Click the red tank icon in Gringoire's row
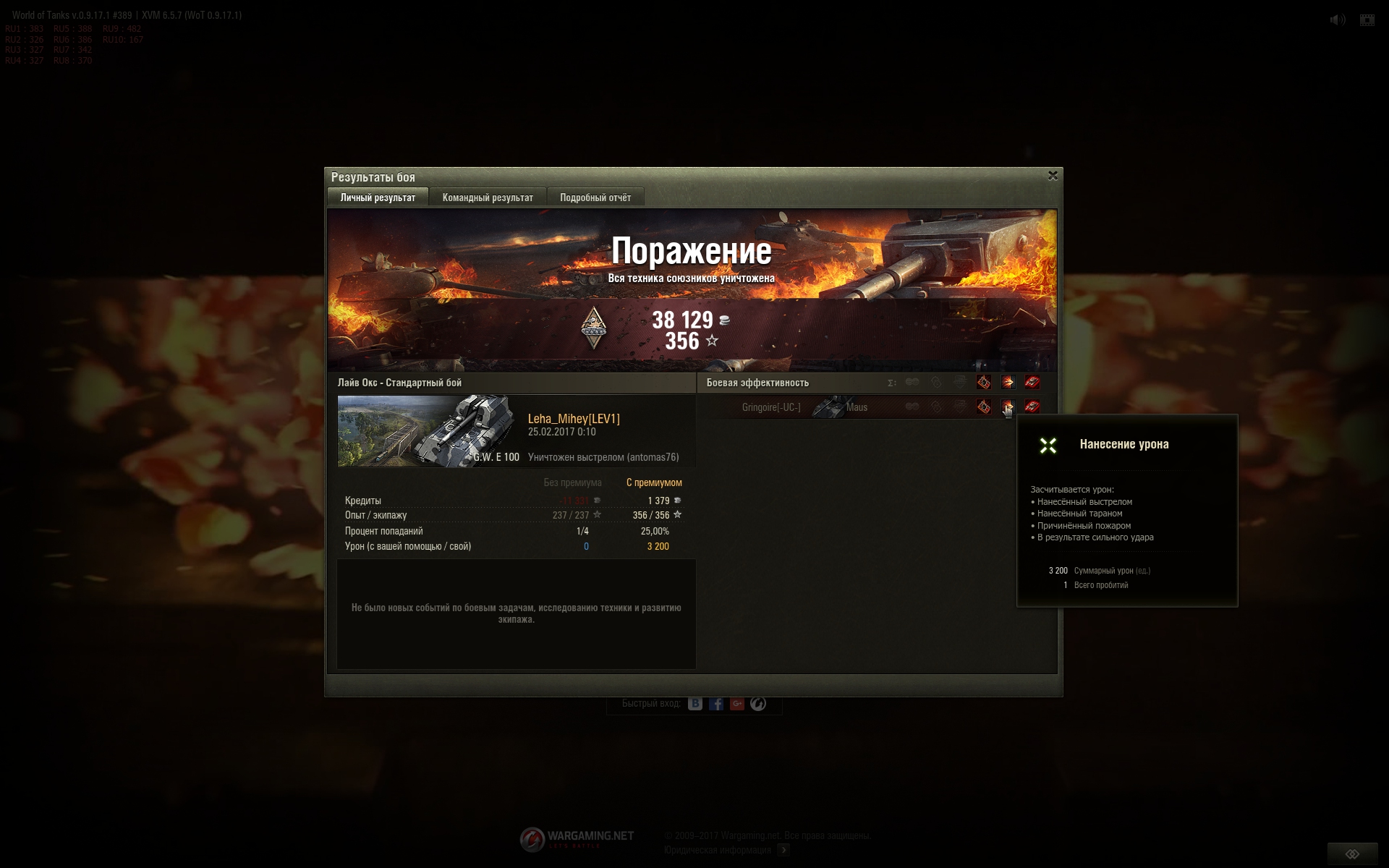This screenshot has height=868, width=1389. pyautogui.click(x=1032, y=407)
